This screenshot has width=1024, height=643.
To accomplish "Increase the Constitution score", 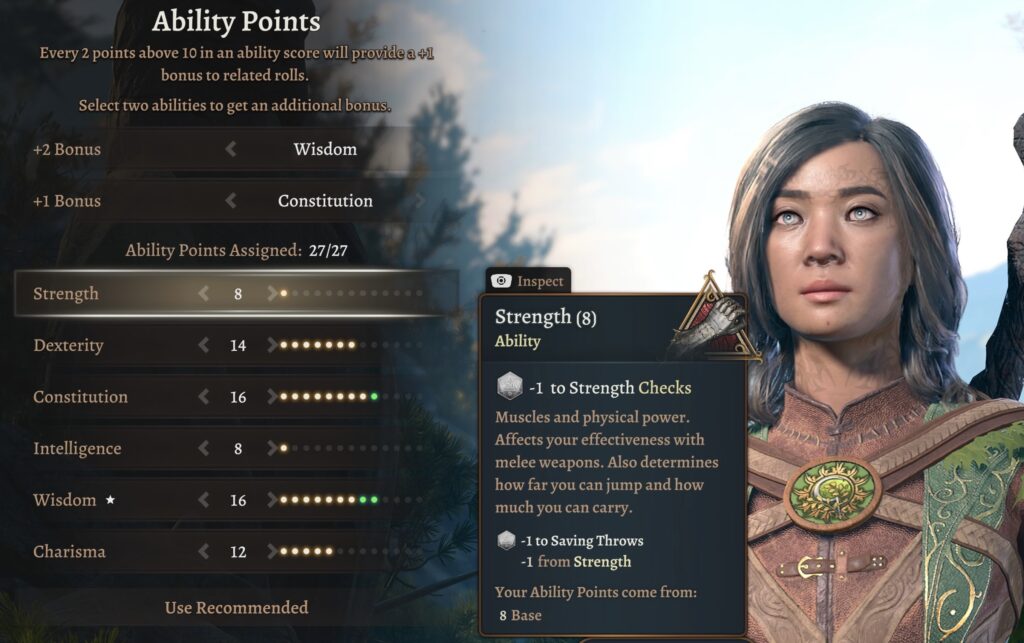I will pos(272,397).
